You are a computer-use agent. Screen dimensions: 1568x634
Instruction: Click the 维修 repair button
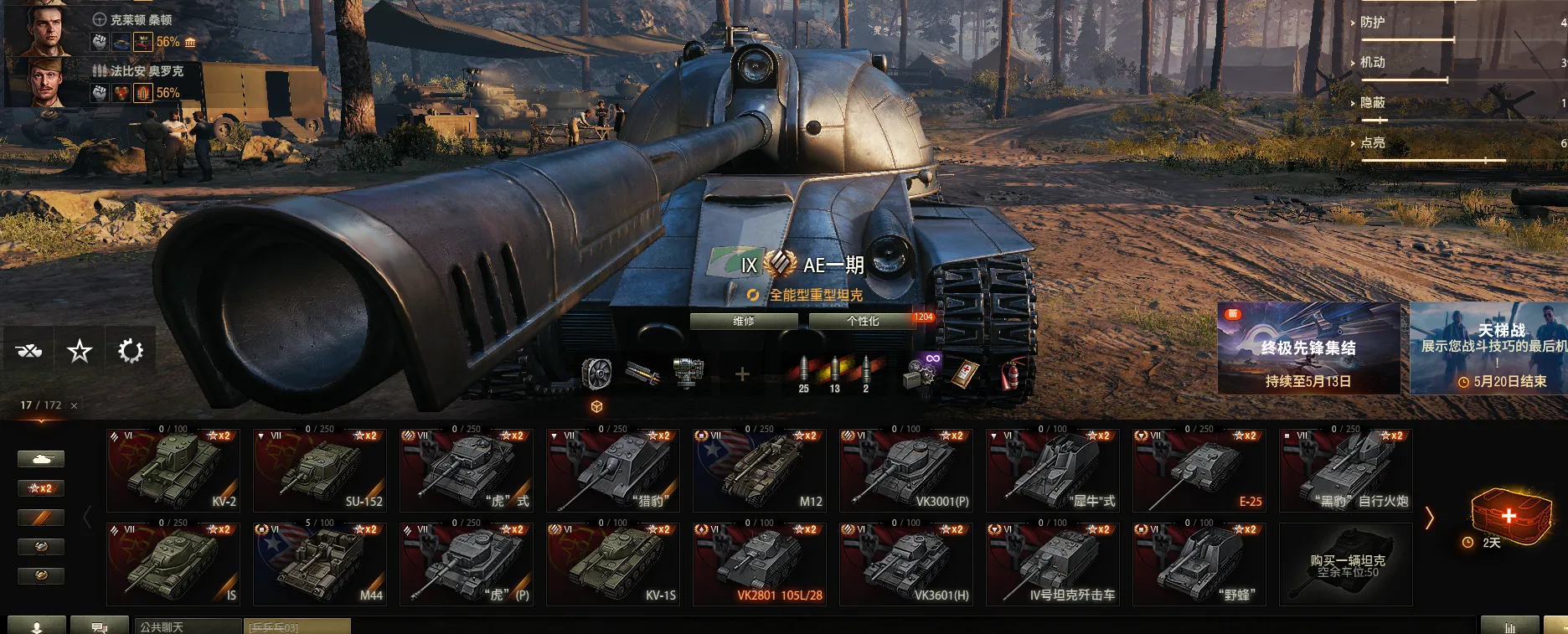click(x=744, y=321)
